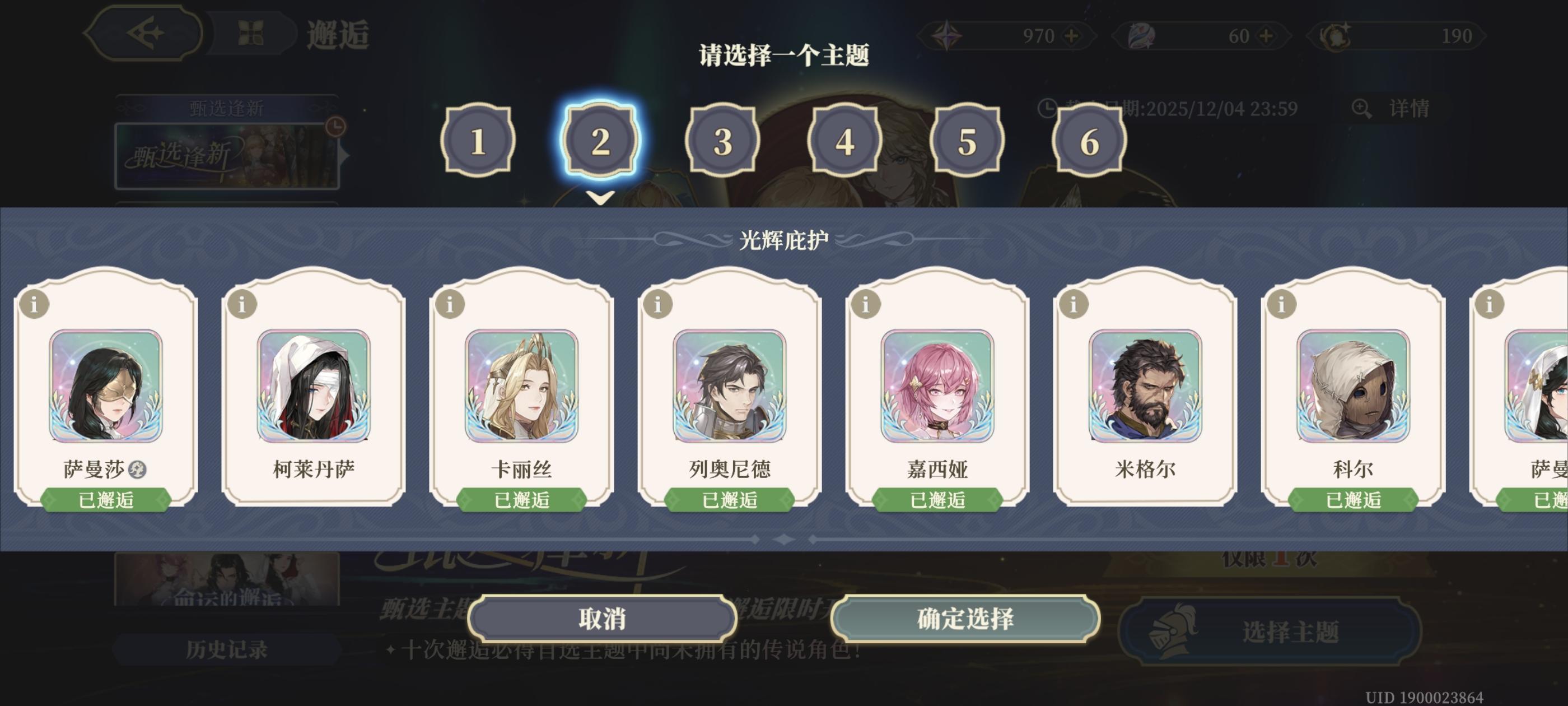Click the chevron arrow below theme 2
The width and height of the screenshot is (1568, 706).
pos(601,196)
